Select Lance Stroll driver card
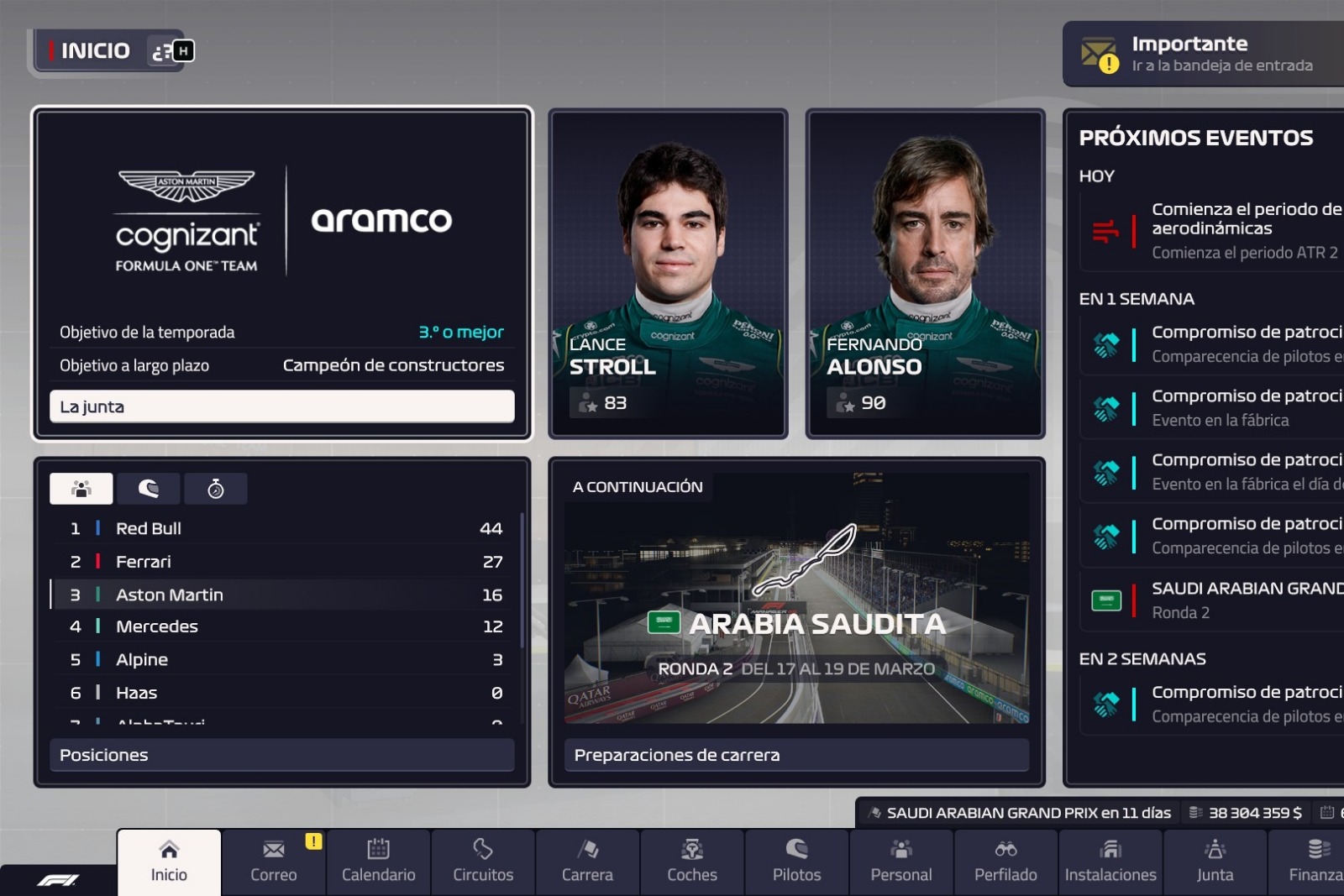The image size is (1344, 896). [x=668, y=273]
